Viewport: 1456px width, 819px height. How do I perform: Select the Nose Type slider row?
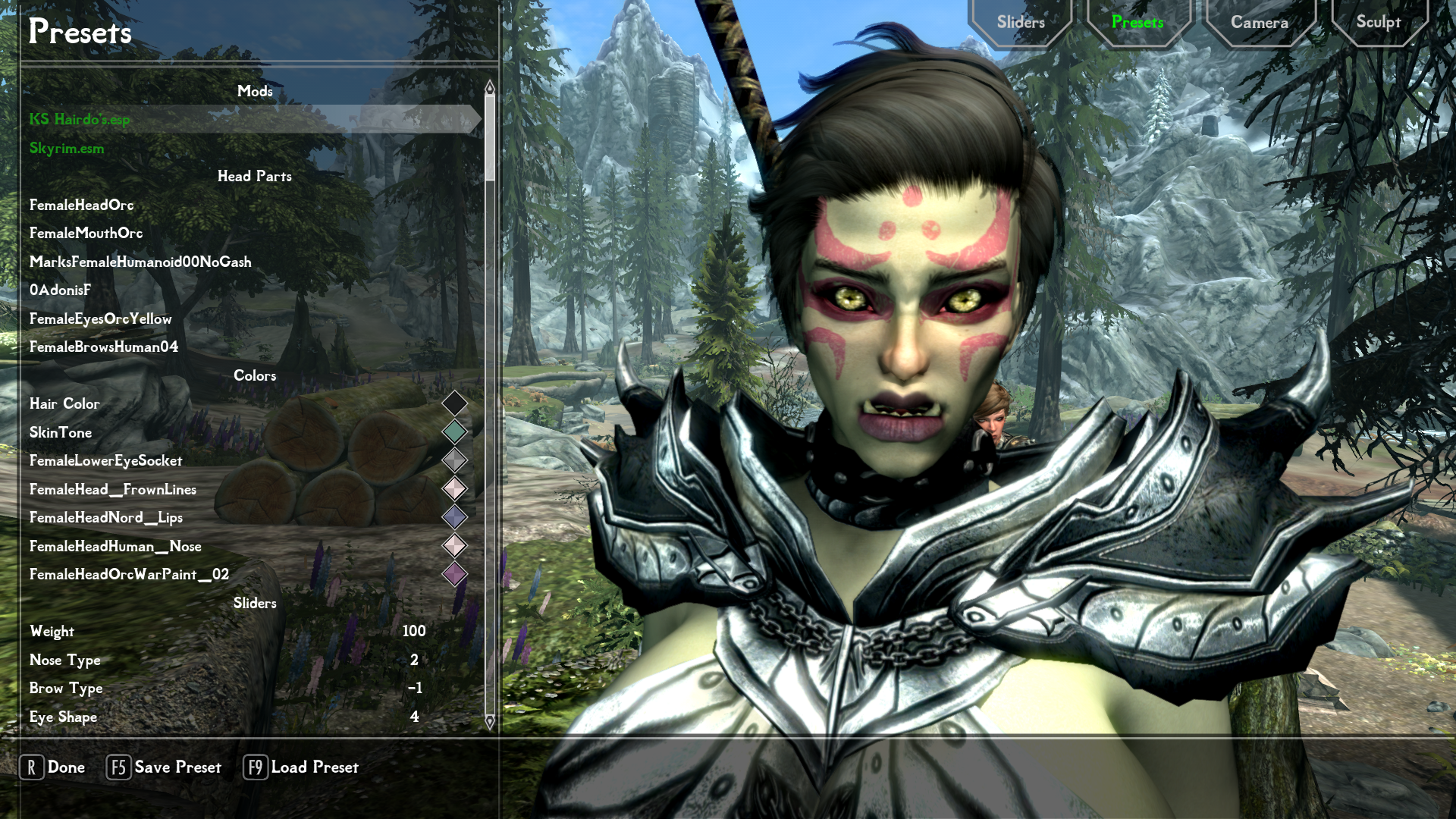click(227, 661)
